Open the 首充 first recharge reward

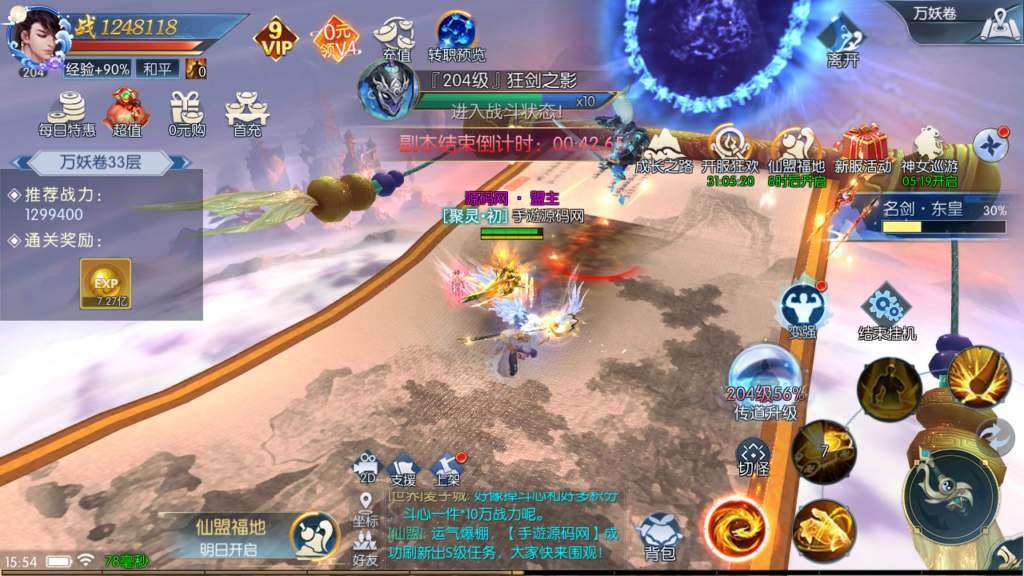tap(246, 112)
